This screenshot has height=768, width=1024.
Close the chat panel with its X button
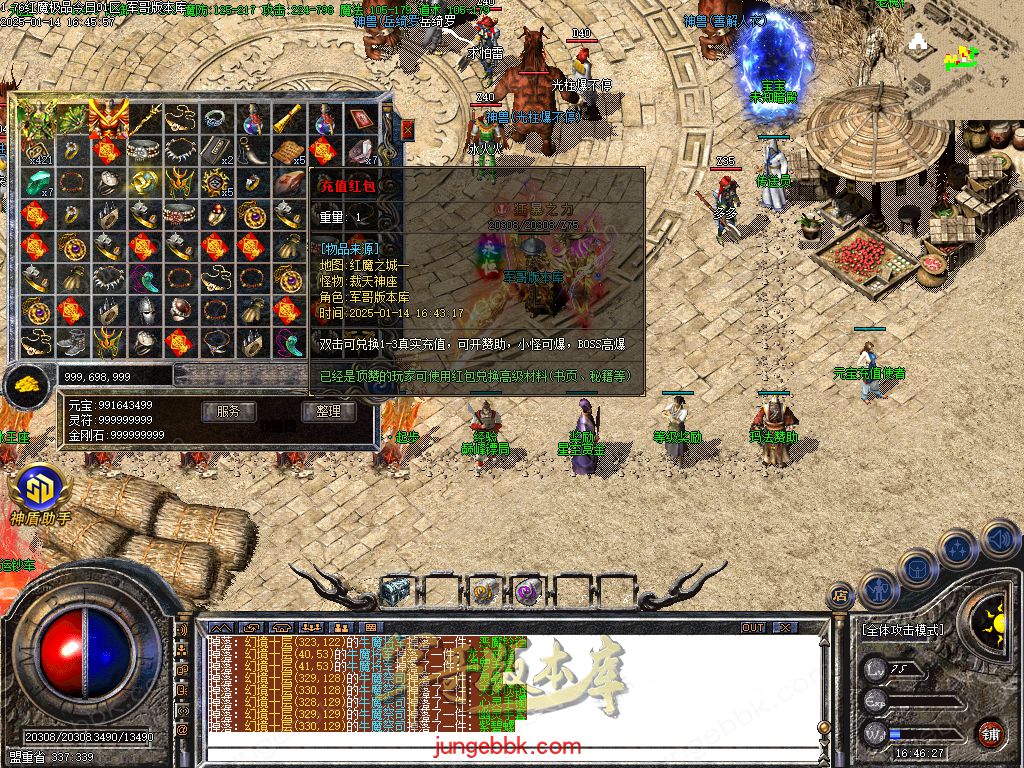(x=785, y=627)
